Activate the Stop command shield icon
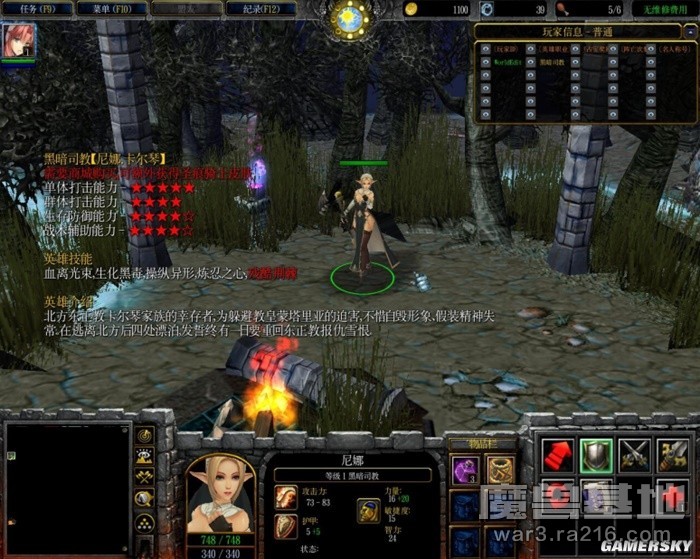This screenshot has height=559, width=700. 596,454
